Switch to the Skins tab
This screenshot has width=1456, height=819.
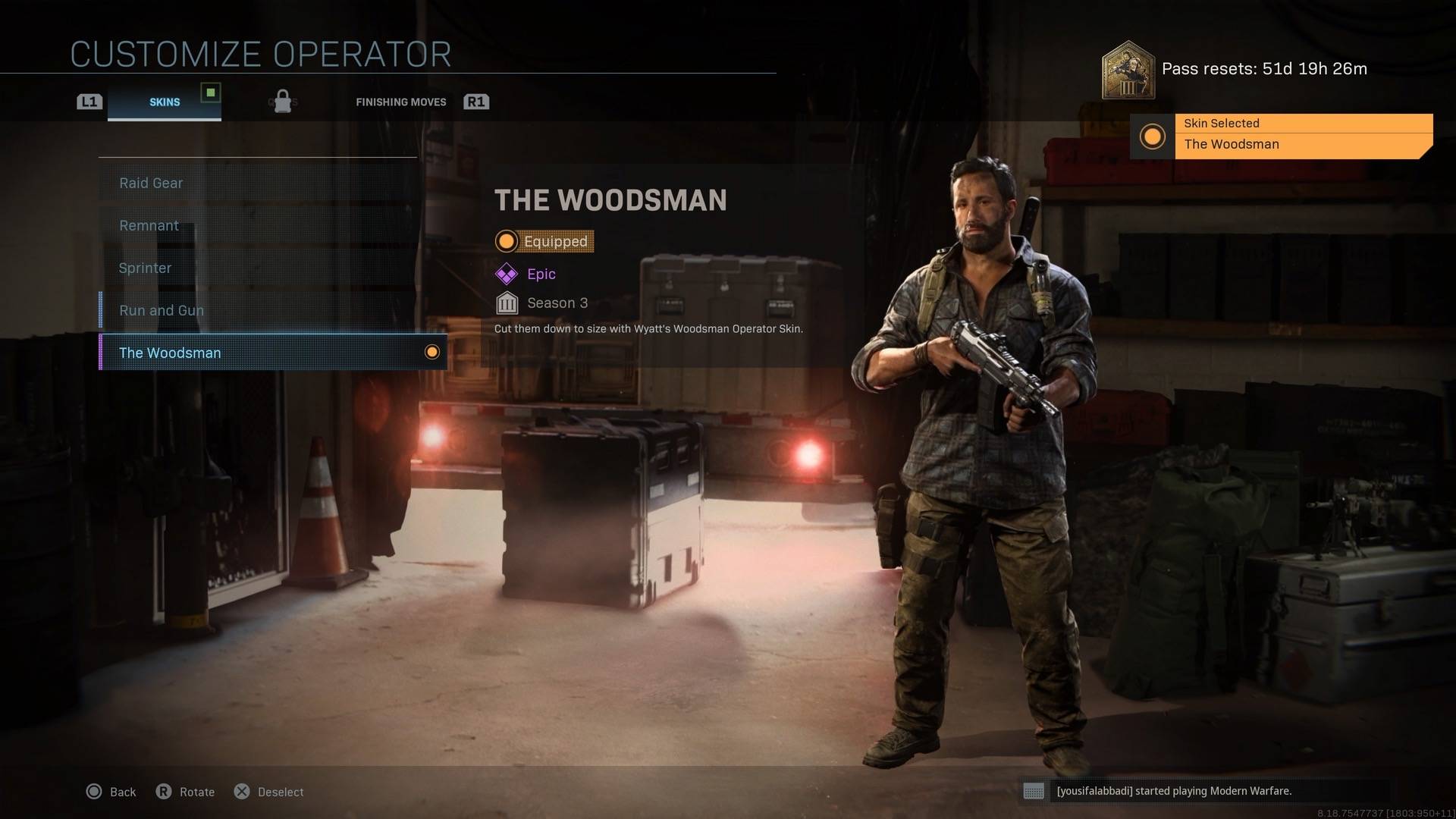tap(165, 102)
